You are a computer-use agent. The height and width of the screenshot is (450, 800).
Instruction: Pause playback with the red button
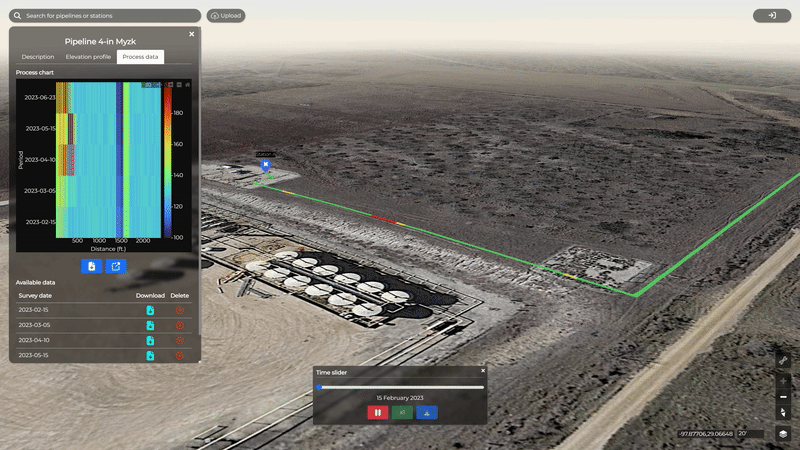pos(378,412)
